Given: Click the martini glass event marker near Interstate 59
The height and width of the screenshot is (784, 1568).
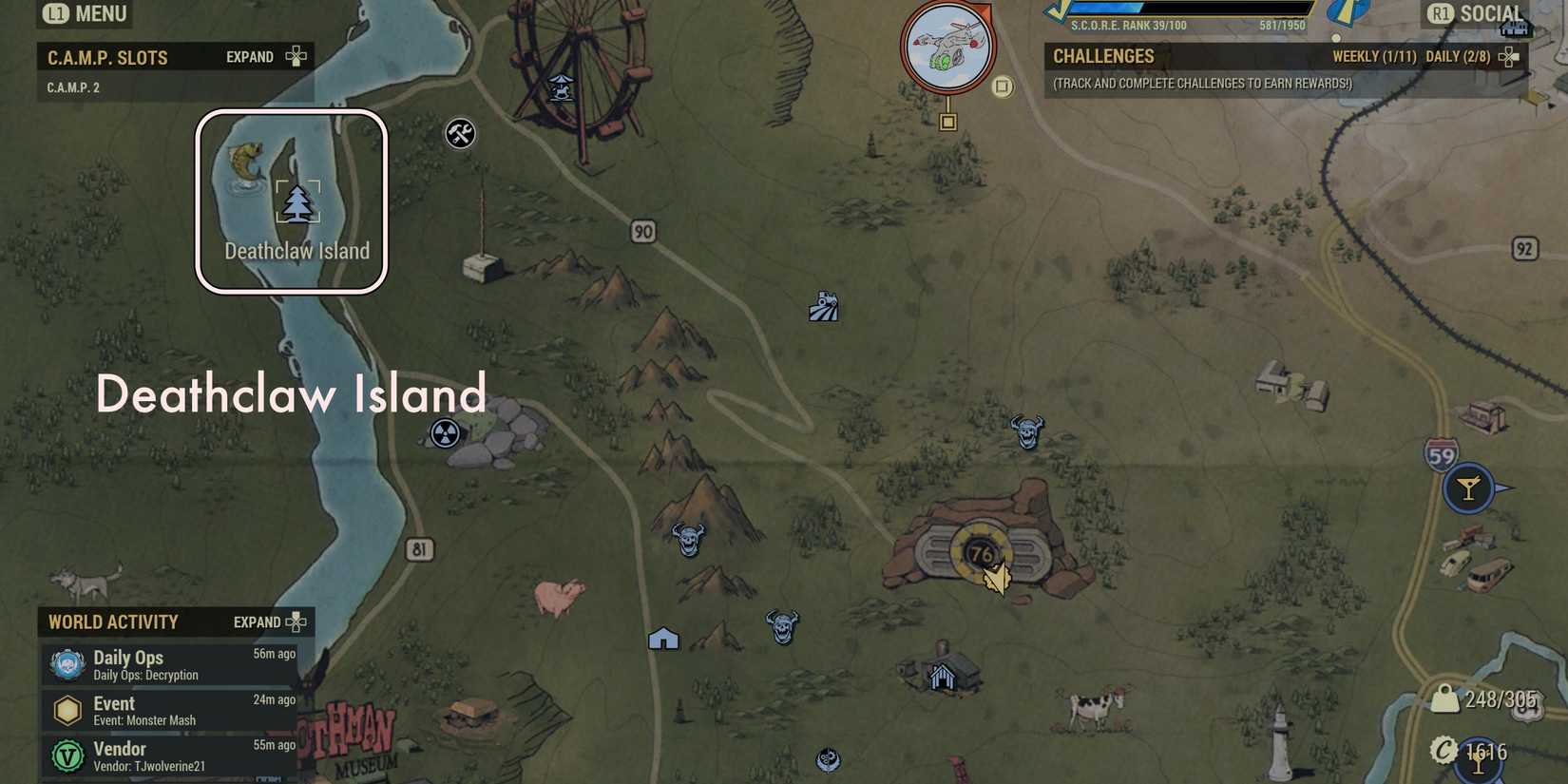Looking at the screenshot, I should click(1469, 488).
